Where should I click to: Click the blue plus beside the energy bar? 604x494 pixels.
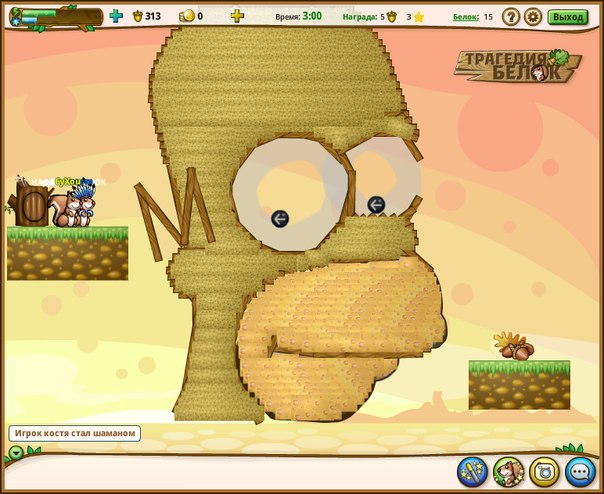(116, 16)
